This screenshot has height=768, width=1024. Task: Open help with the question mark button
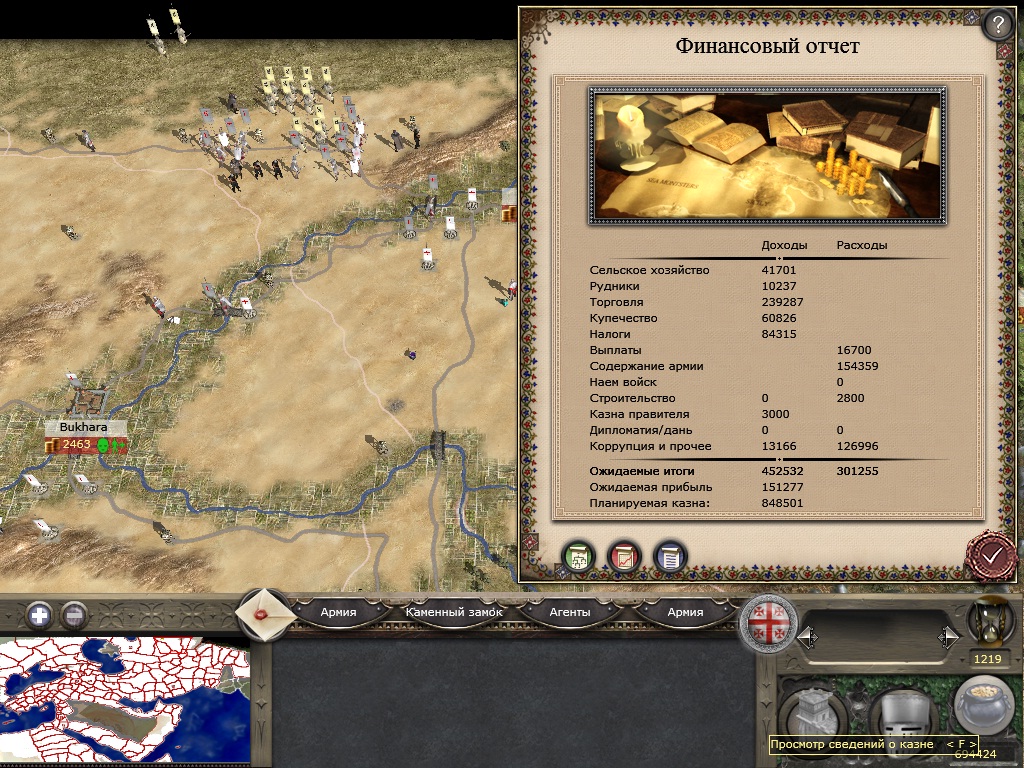click(x=998, y=24)
